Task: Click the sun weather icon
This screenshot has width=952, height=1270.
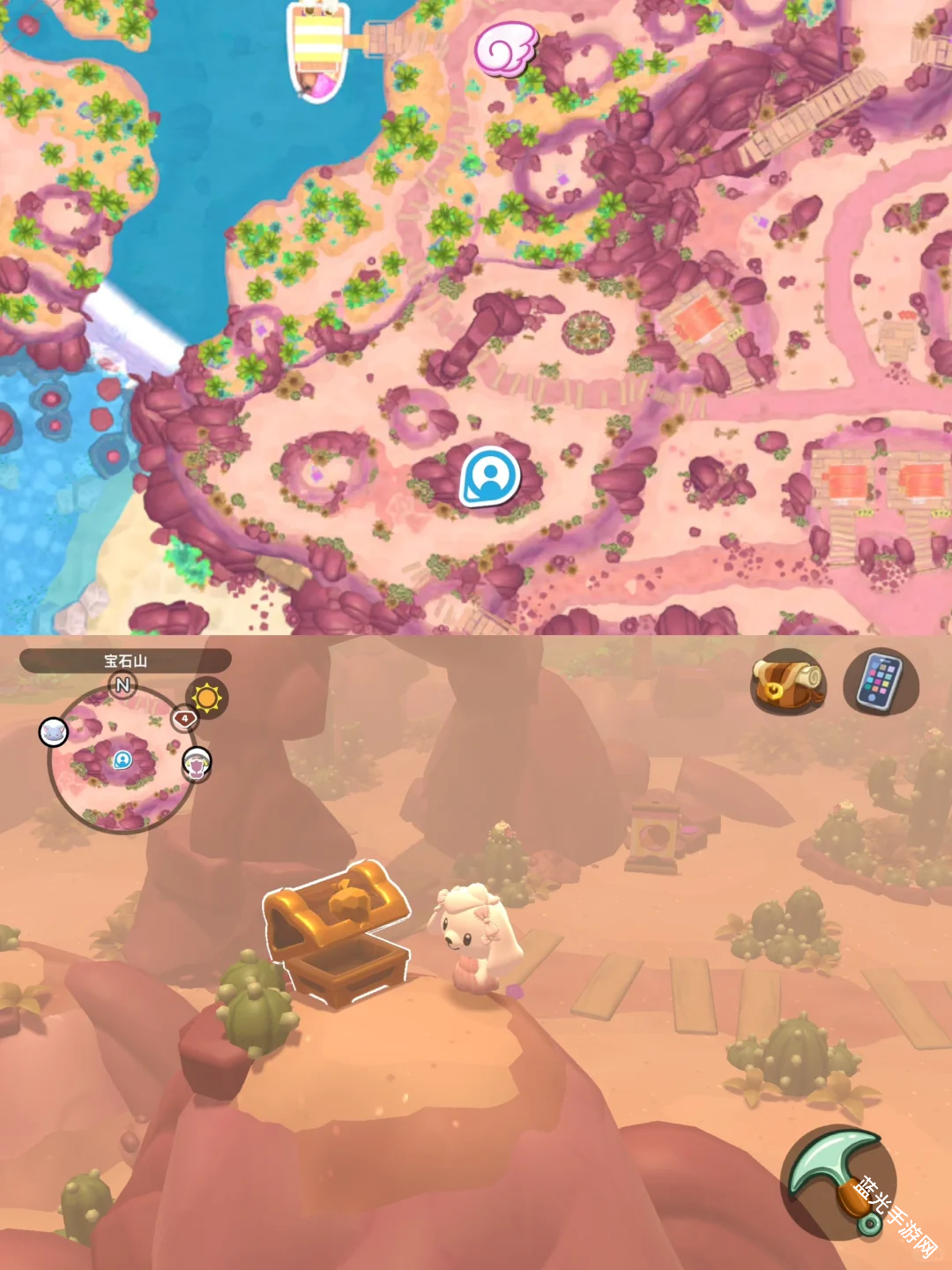Action: (x=206, y=698)
